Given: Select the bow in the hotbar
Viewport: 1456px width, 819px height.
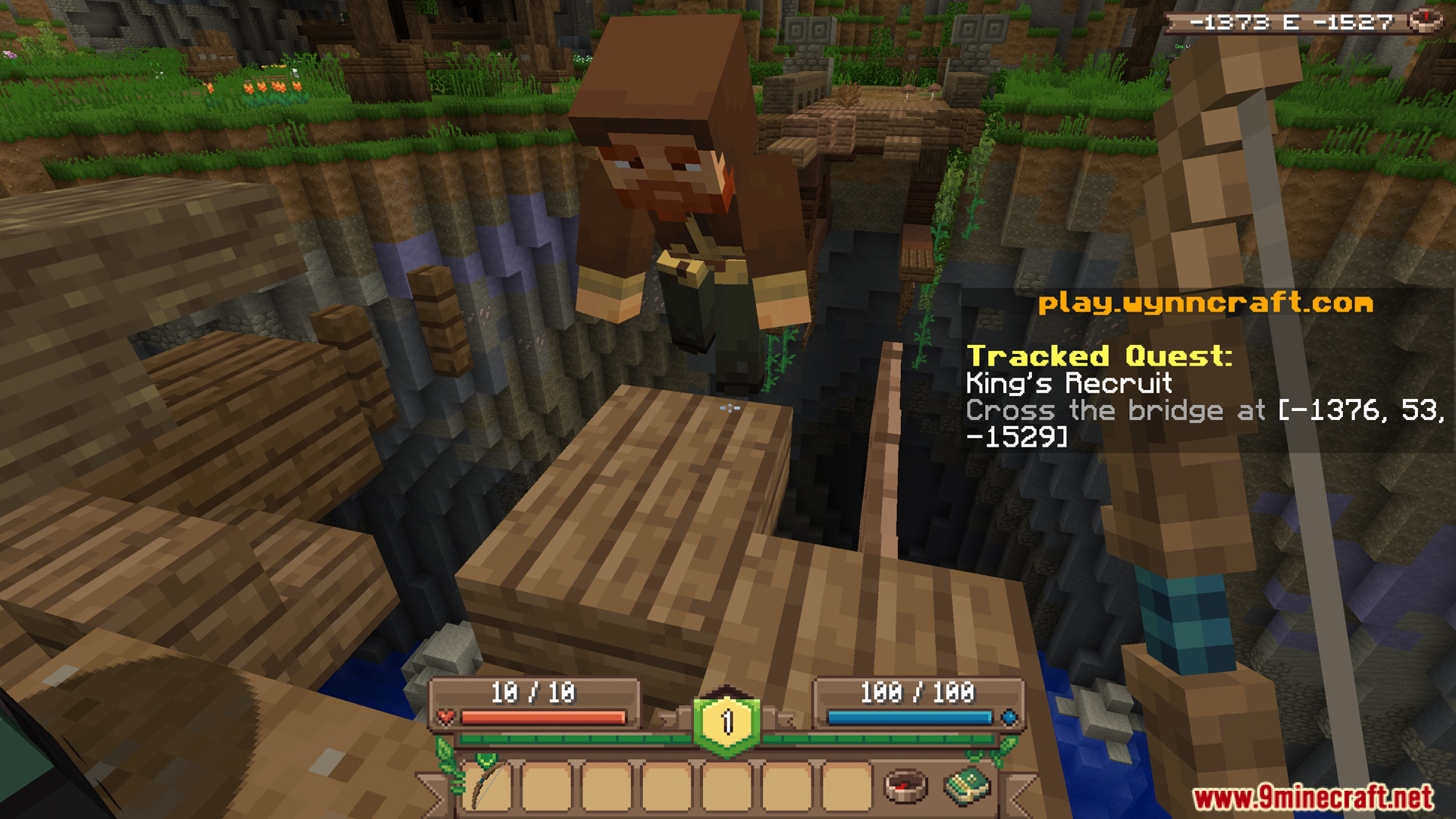Looking at the screenshot, I should pos(488,788).
